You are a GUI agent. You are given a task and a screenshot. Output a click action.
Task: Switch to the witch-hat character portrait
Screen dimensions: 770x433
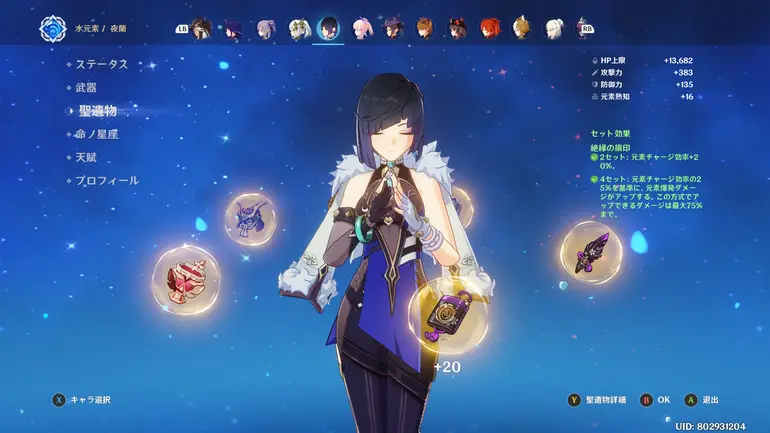pyautogui.click(x=394, y=28)
